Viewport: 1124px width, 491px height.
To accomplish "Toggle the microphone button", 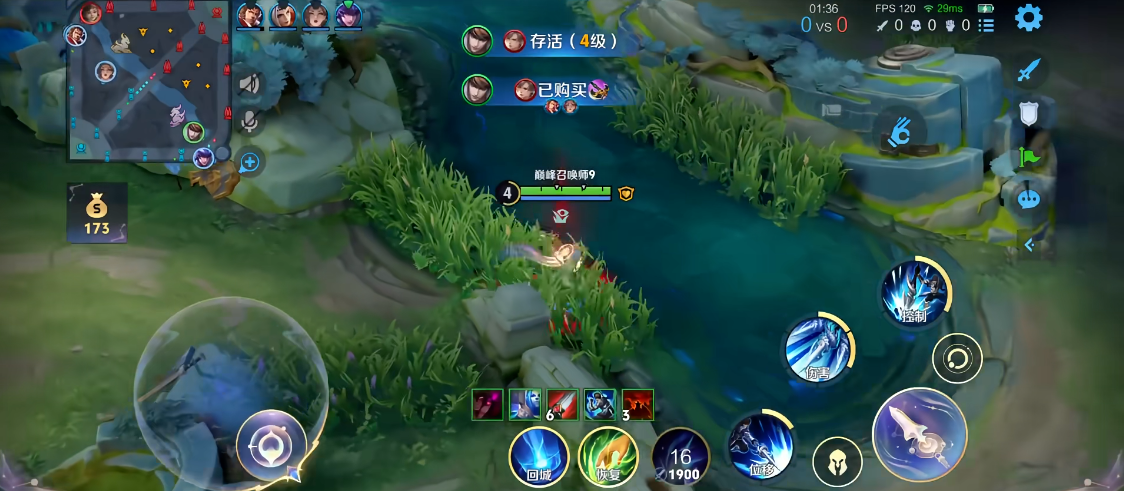I will point(250,122).
